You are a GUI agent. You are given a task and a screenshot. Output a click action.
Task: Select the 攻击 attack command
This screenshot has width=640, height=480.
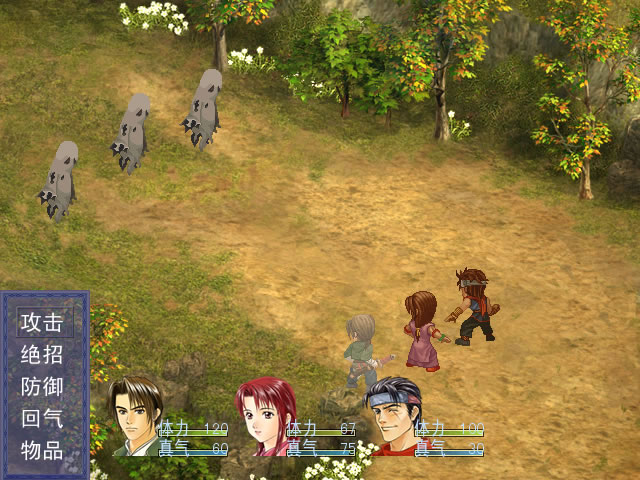click(x=43, y=322)
